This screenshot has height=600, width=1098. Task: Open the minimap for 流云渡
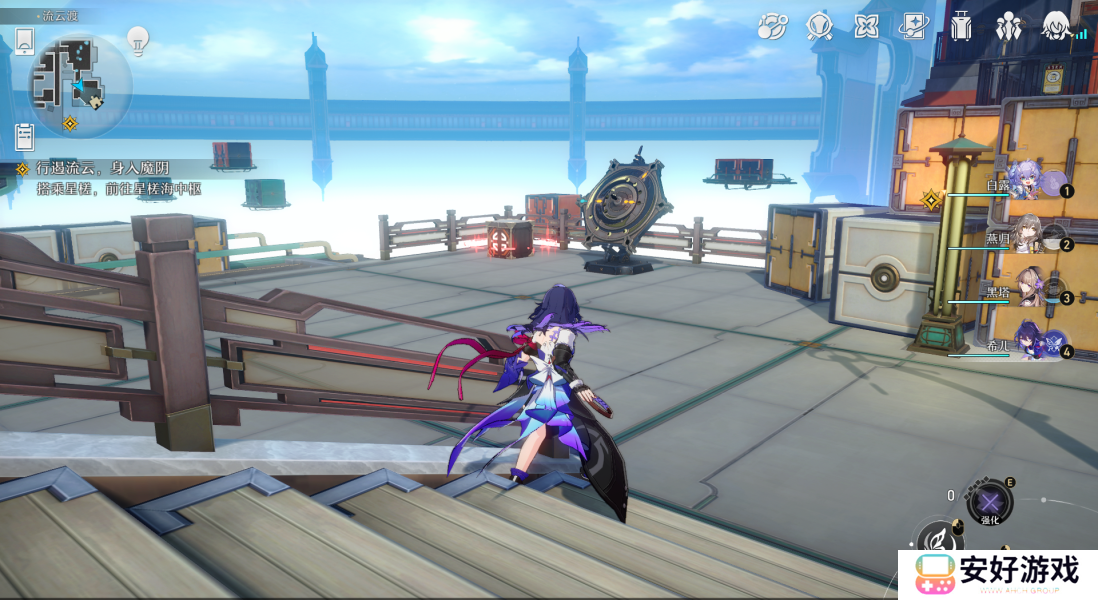[x=80, y=84]
